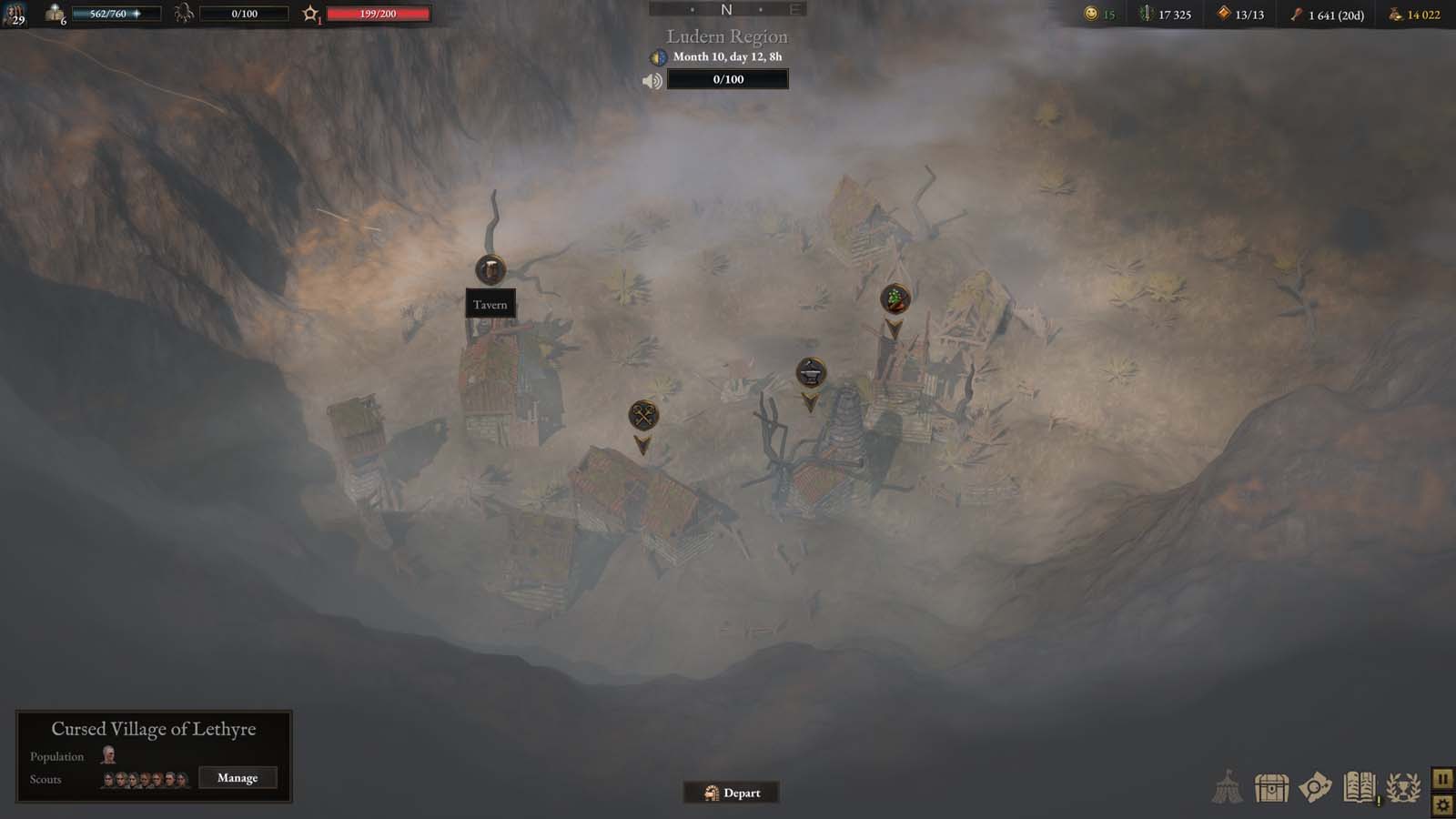Image resolution: width=1456 pixels, height=819 pixels.
Task: Click the Cursed Village of Lethyre title
Action: click(153, 729)
